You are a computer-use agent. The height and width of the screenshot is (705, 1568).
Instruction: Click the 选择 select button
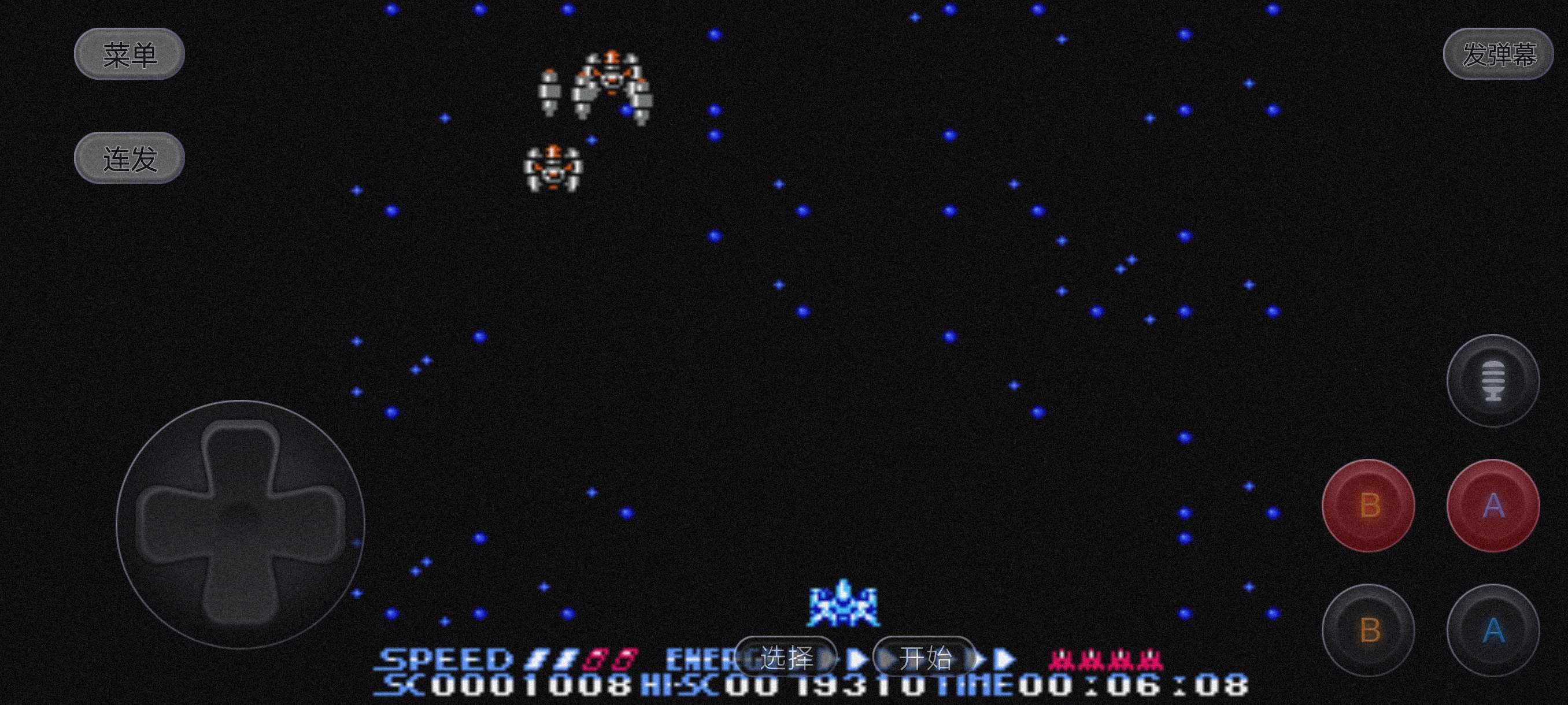click(x=786, y=658)
